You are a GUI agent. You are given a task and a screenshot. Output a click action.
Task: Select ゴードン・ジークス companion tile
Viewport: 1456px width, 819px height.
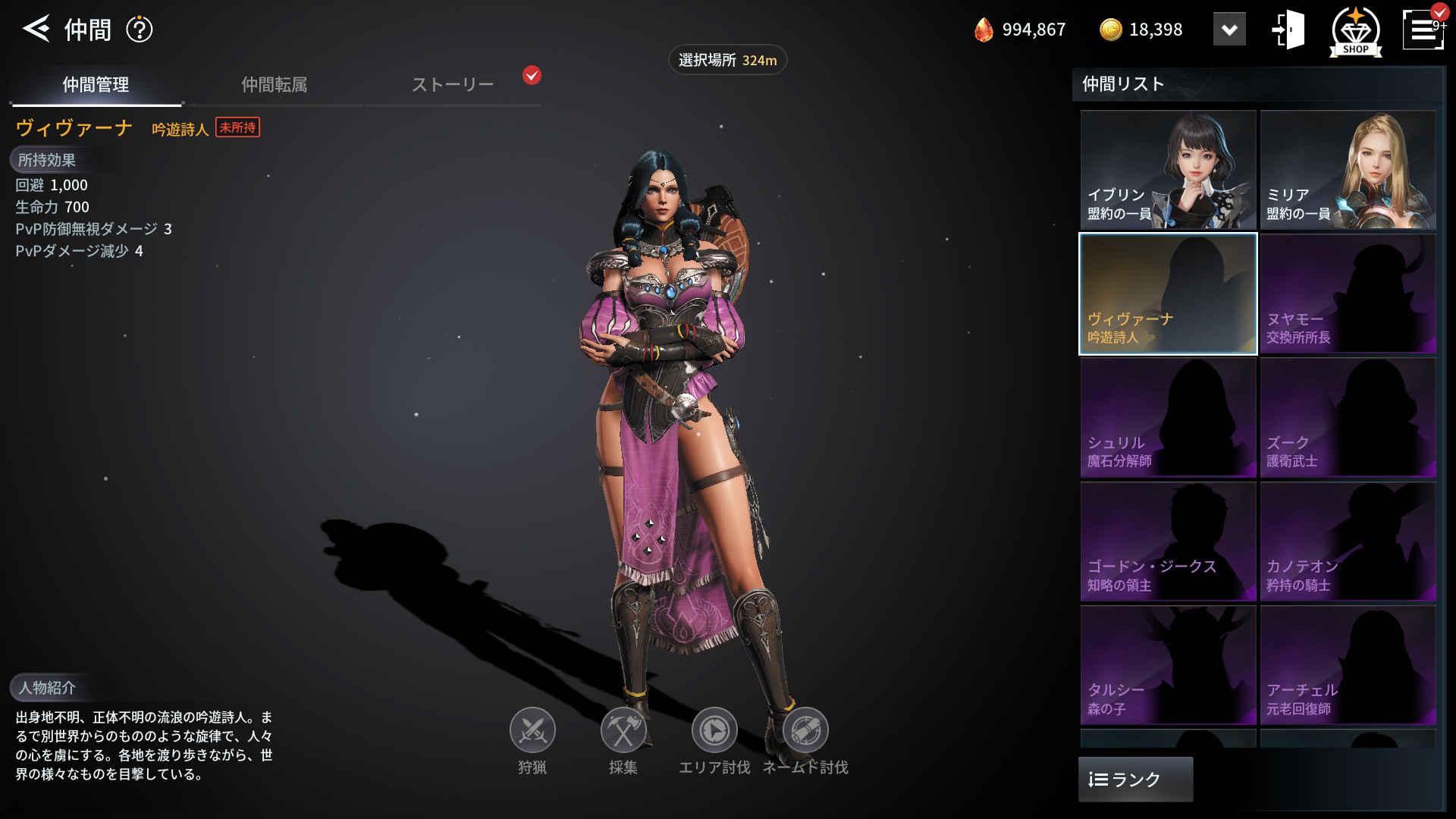pos(1168,541)
